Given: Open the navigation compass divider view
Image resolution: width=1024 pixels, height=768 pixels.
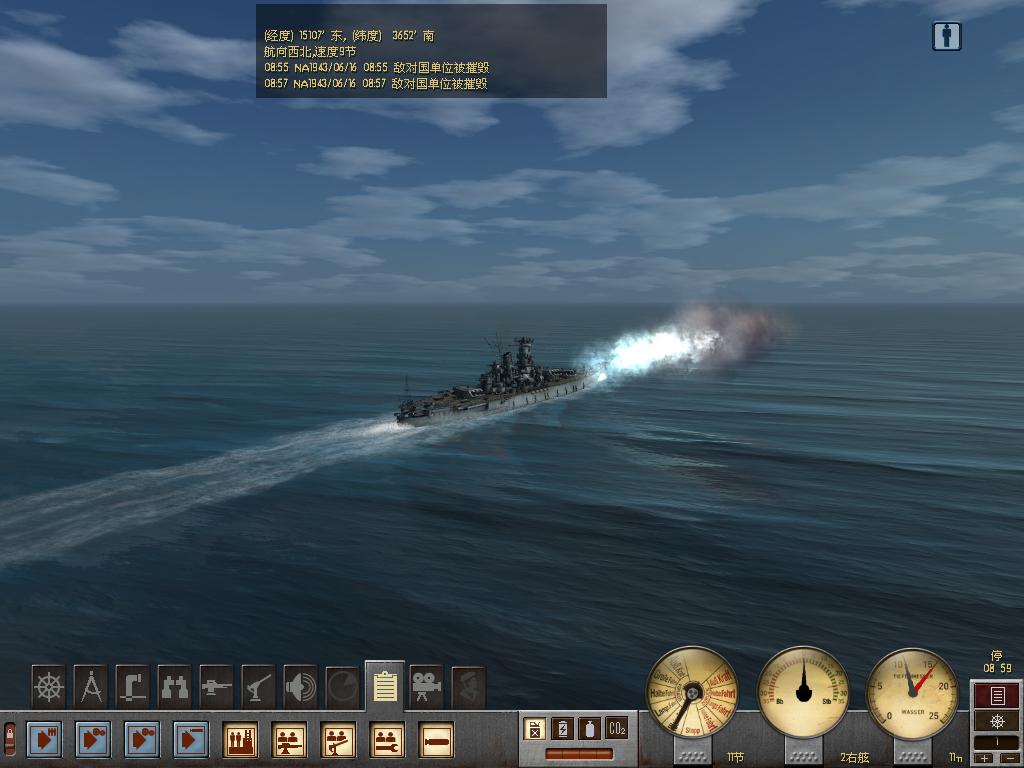Looking at the screenshot, I should click(91, 687).
